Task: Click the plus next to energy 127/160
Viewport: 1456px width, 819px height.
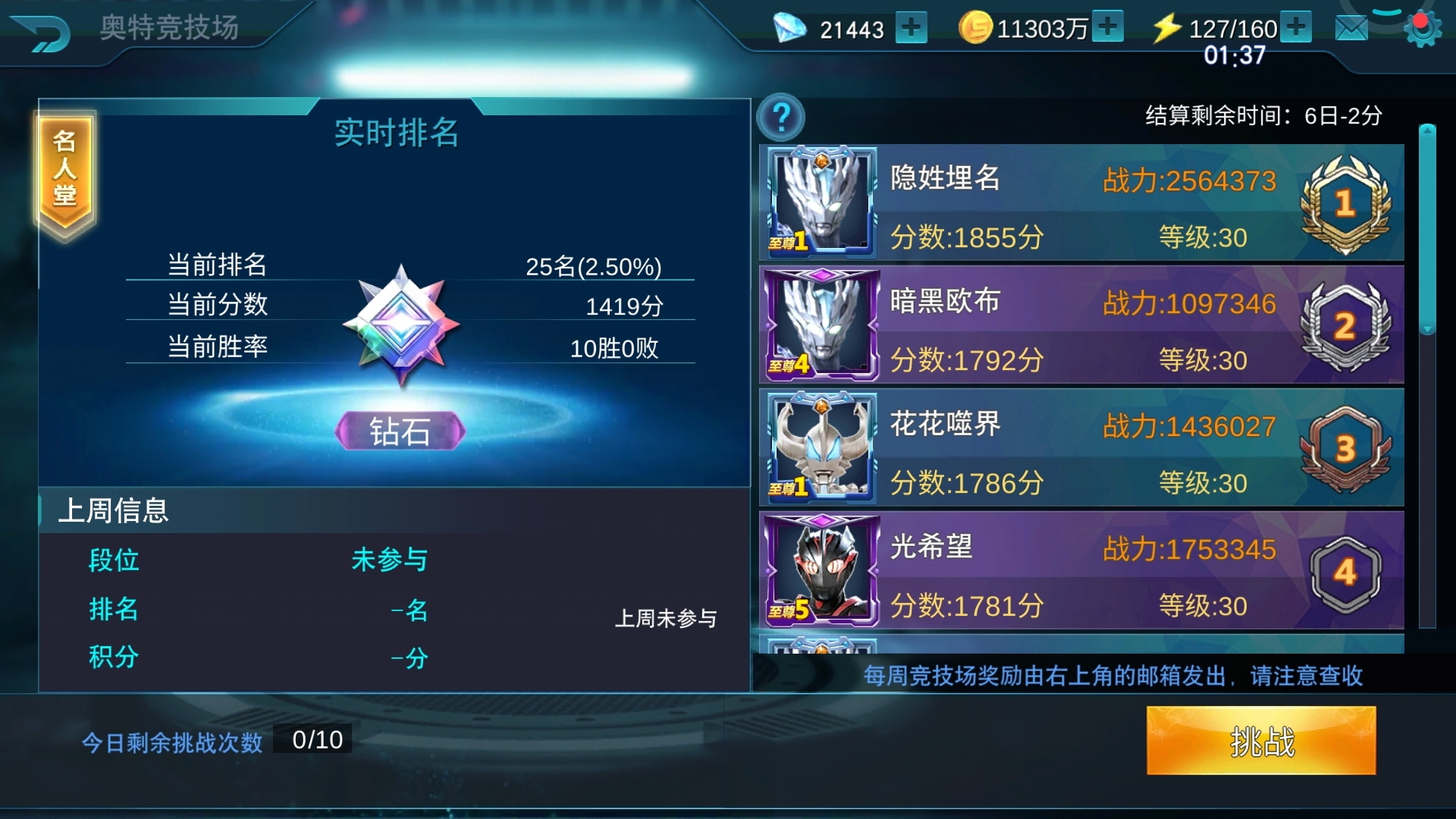Action: [x=1297, y=28]
